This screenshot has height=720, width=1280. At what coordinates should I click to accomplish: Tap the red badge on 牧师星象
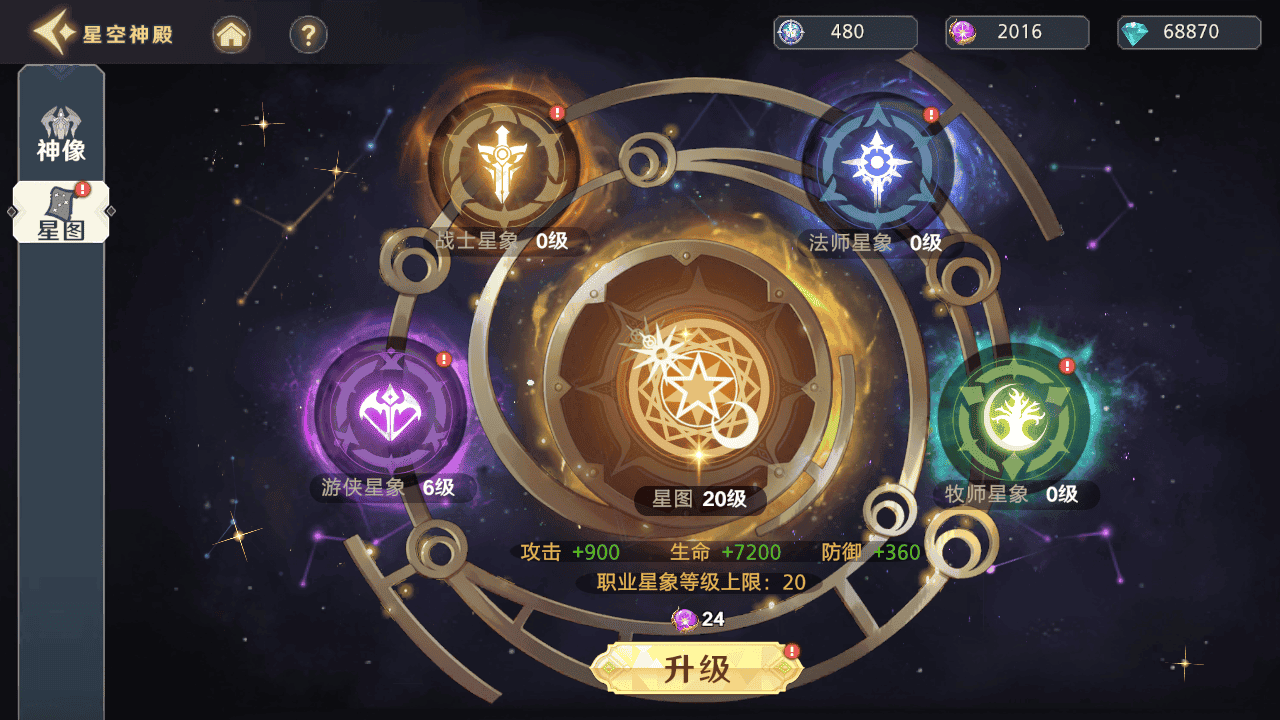point(1065,366)
